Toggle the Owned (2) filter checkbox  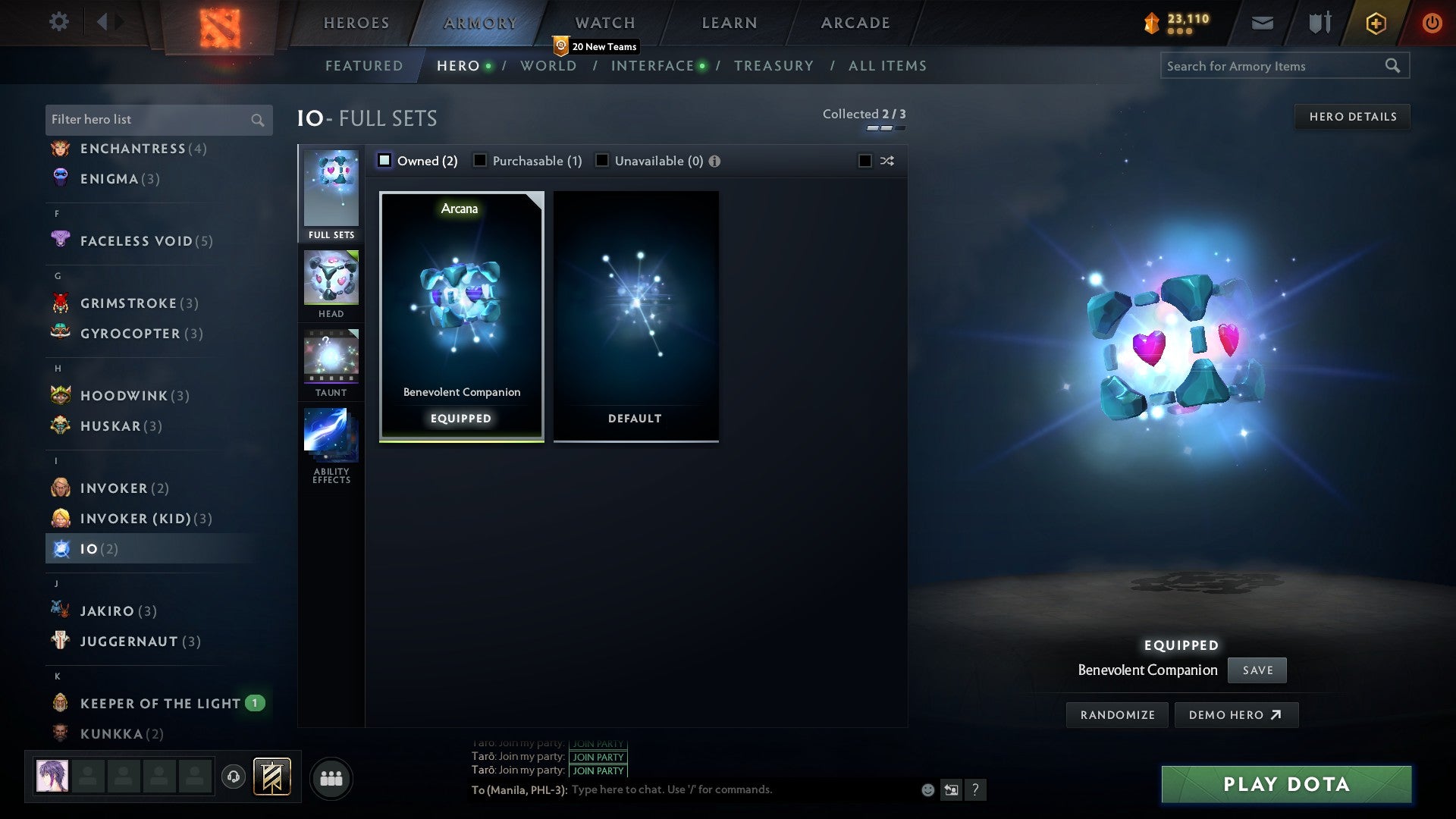pyautogui.click(x=385, y=160)
